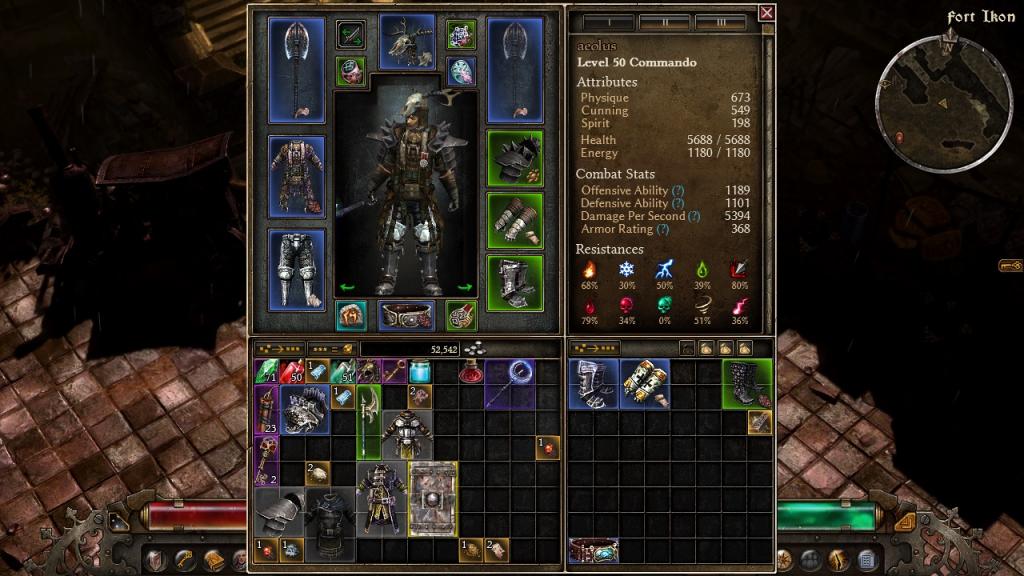1024x576 pixels.
Task: Select the equipped gloves slot
Action: (x=515, y=220)
